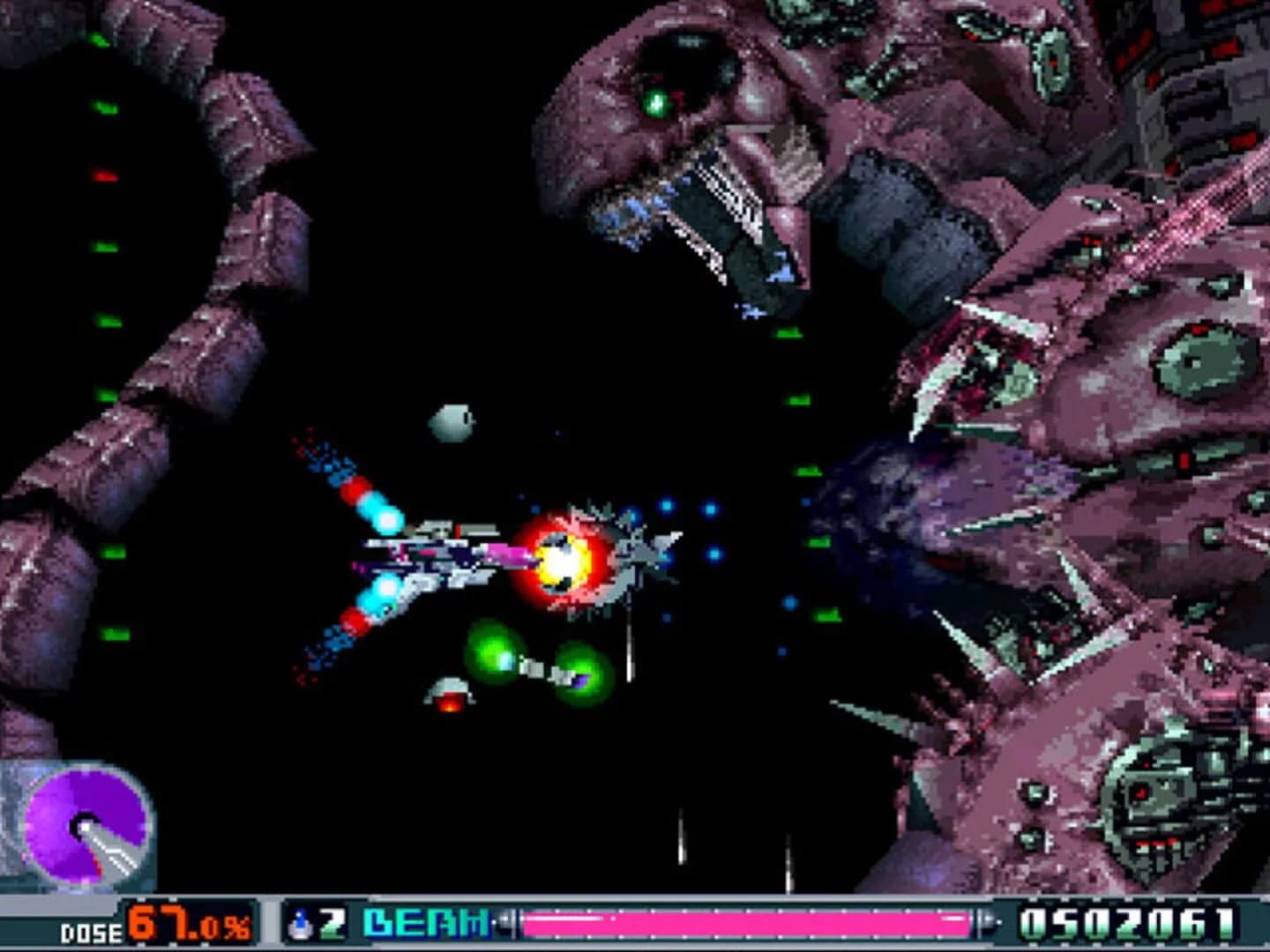Click the red indicator light on the left wall
The width and height of the screenshot is (1270, 952).
pyautogui.click(x=106, y=175)
